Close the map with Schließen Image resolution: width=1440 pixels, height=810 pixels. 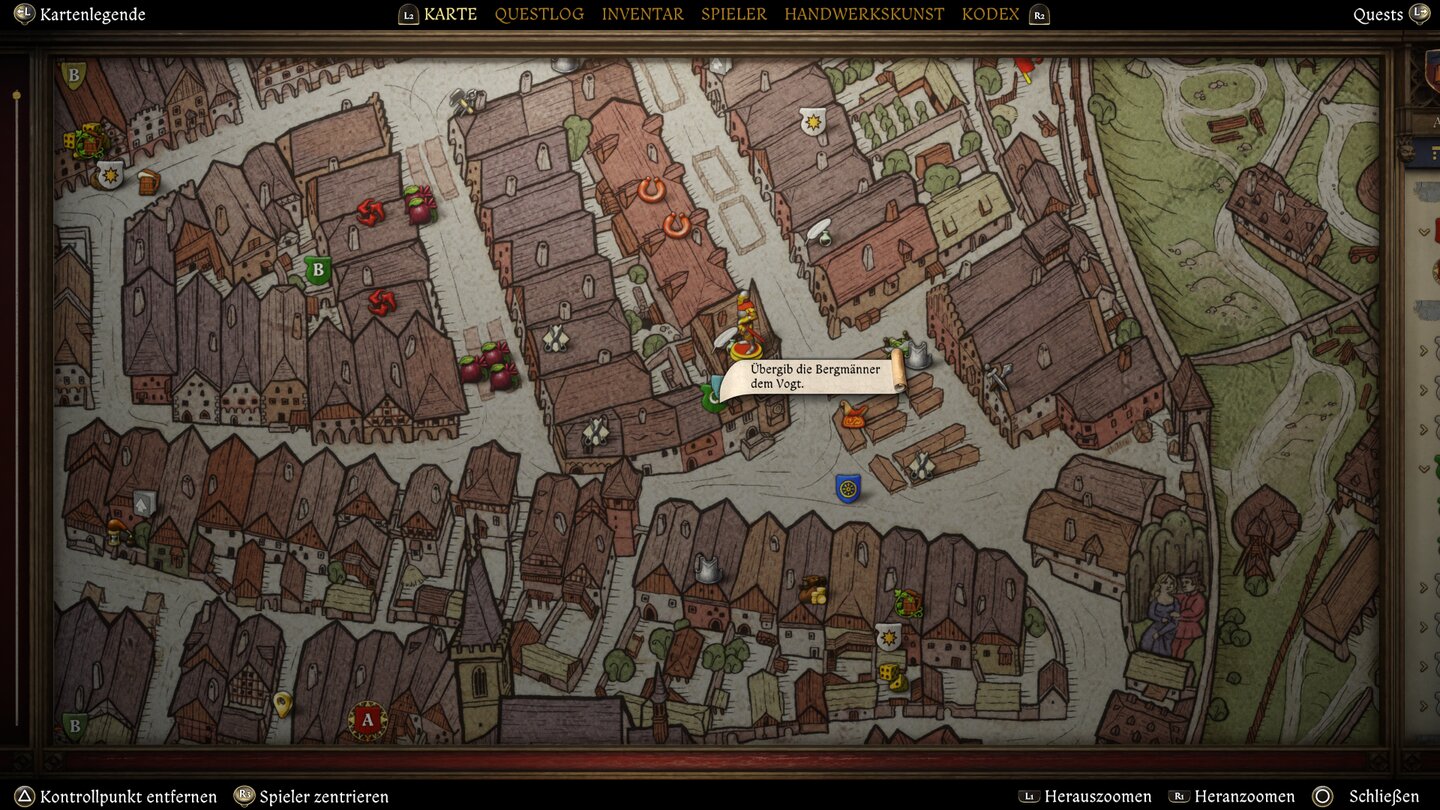(1383, 797)
